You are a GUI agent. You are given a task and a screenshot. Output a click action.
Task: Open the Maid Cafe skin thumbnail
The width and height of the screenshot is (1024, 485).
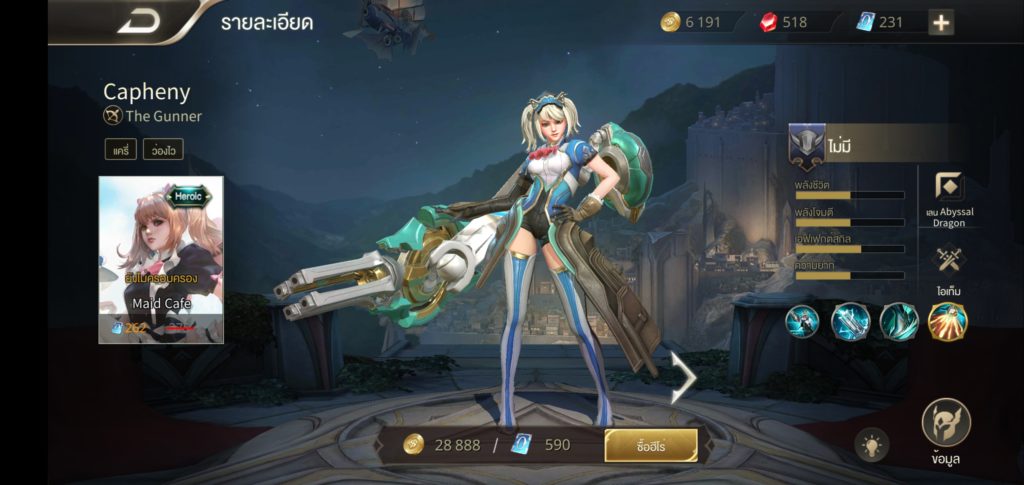coord(161,260)
